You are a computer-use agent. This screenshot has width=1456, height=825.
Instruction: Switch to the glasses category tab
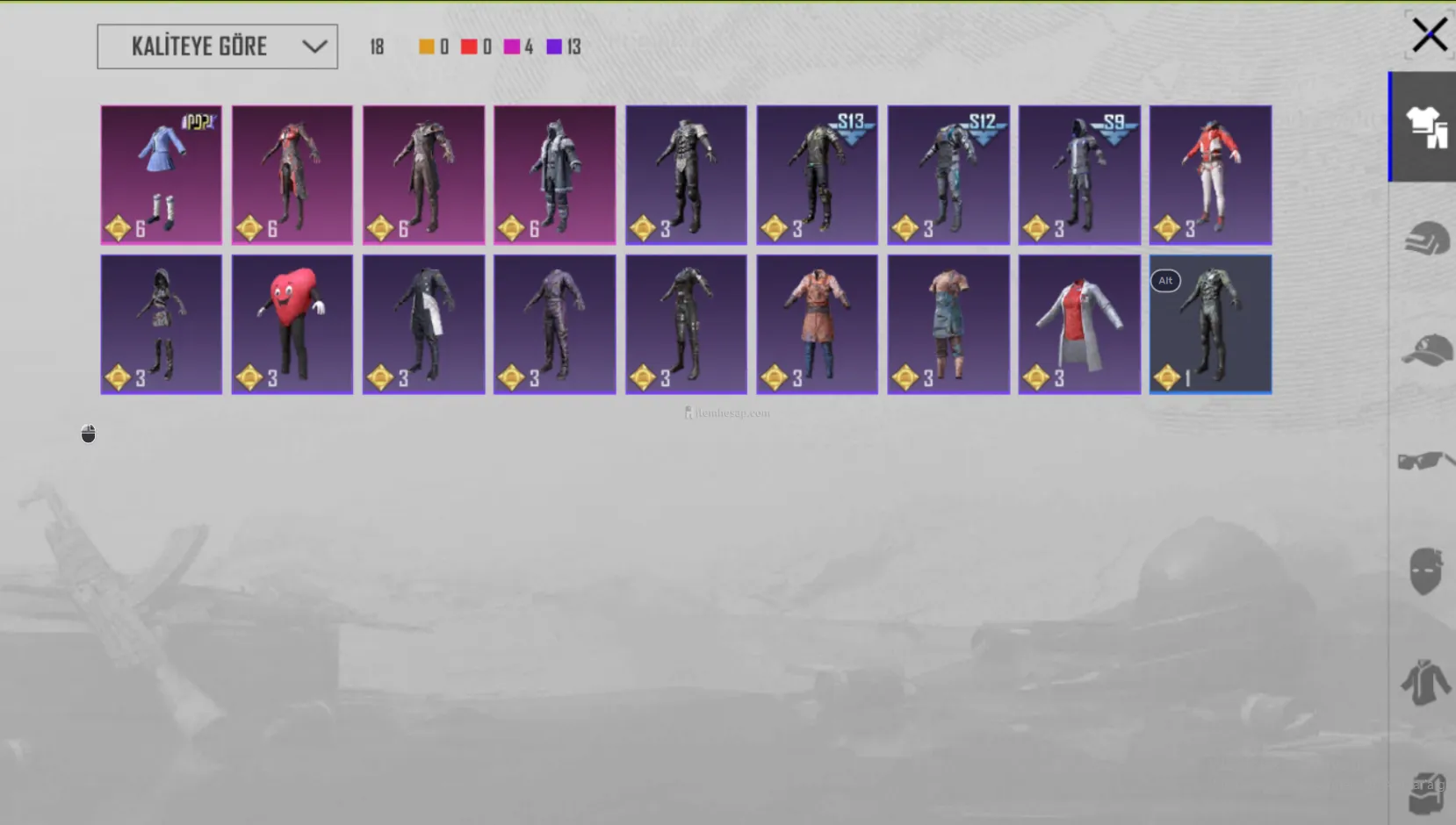pyautogui.click(x=1424, y=460)
